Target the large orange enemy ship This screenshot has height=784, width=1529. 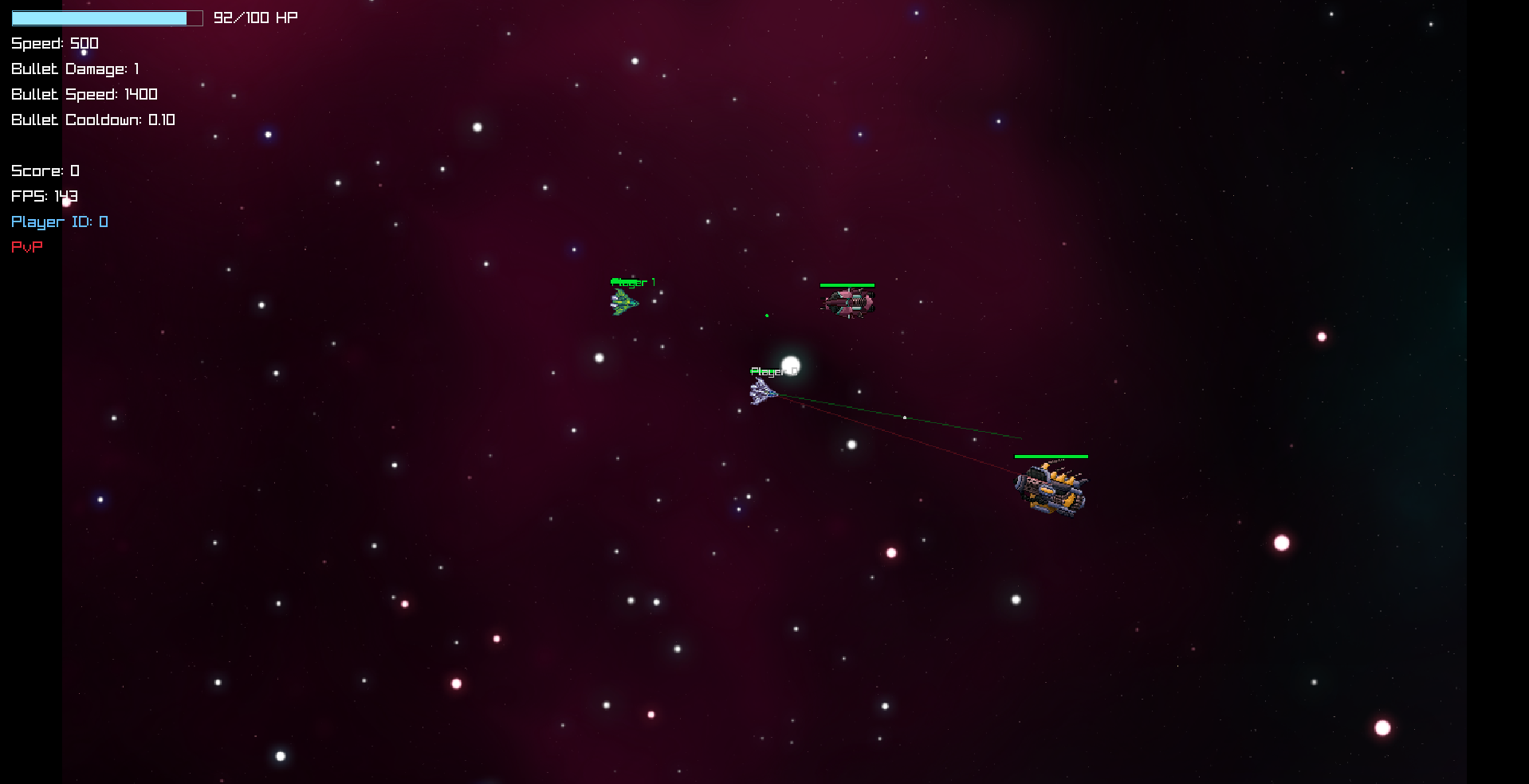point(1051,488)
